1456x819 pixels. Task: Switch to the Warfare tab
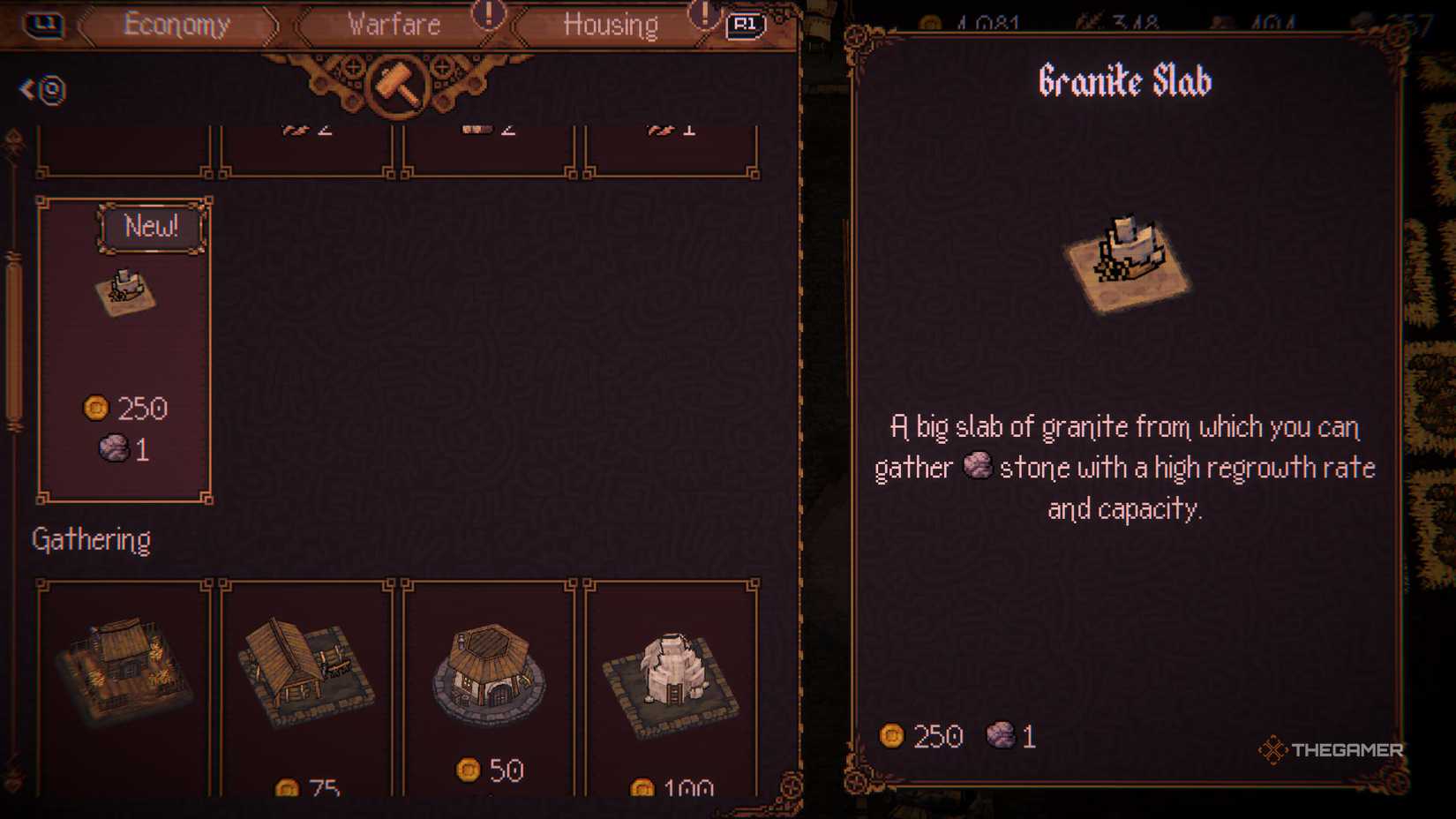[x=394, y=24]
